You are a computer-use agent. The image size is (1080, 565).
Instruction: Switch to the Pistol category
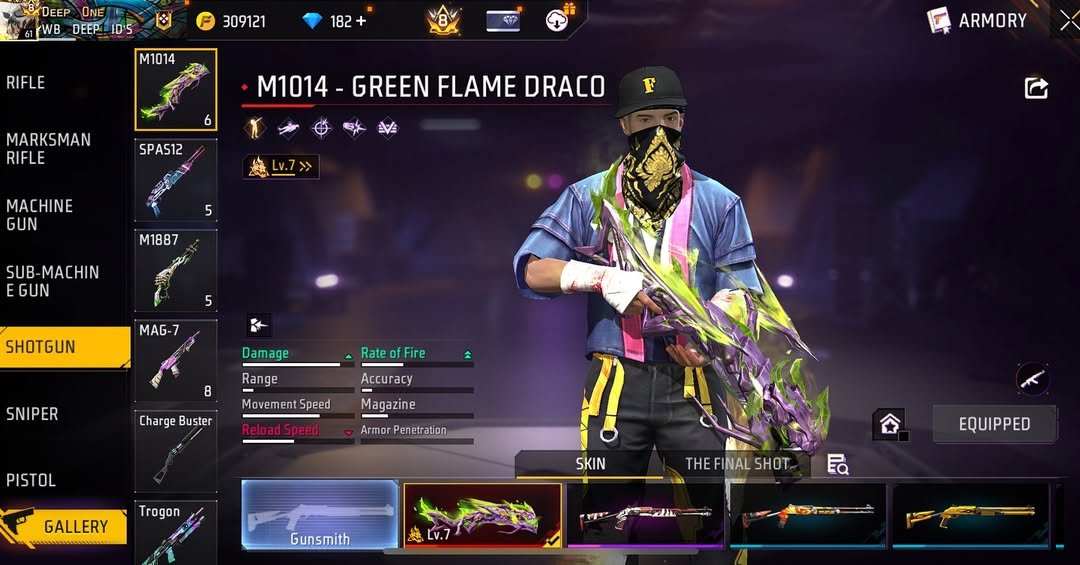[x=31, y=480]
